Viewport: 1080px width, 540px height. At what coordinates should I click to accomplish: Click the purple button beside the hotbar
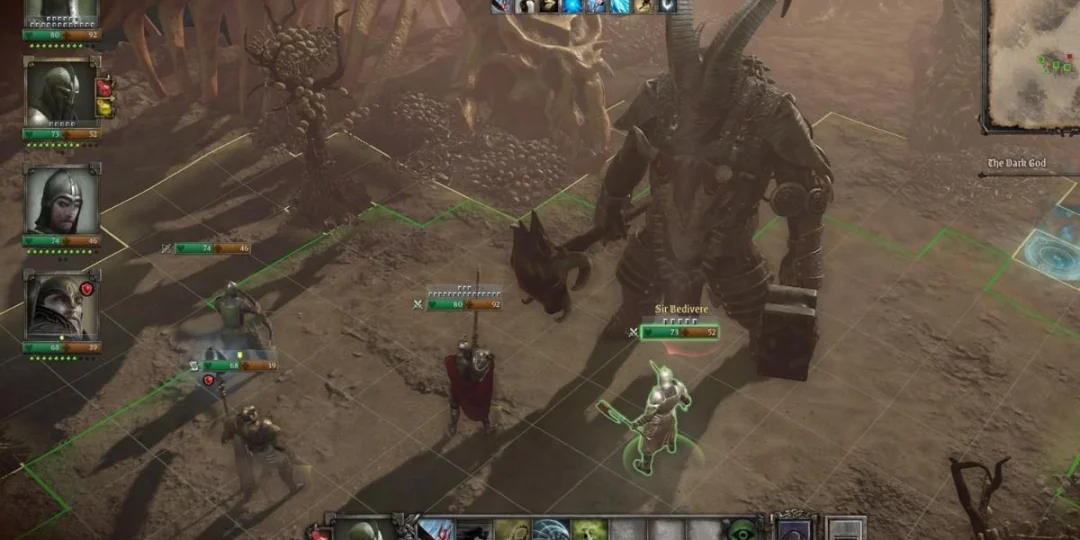[794, 530]
